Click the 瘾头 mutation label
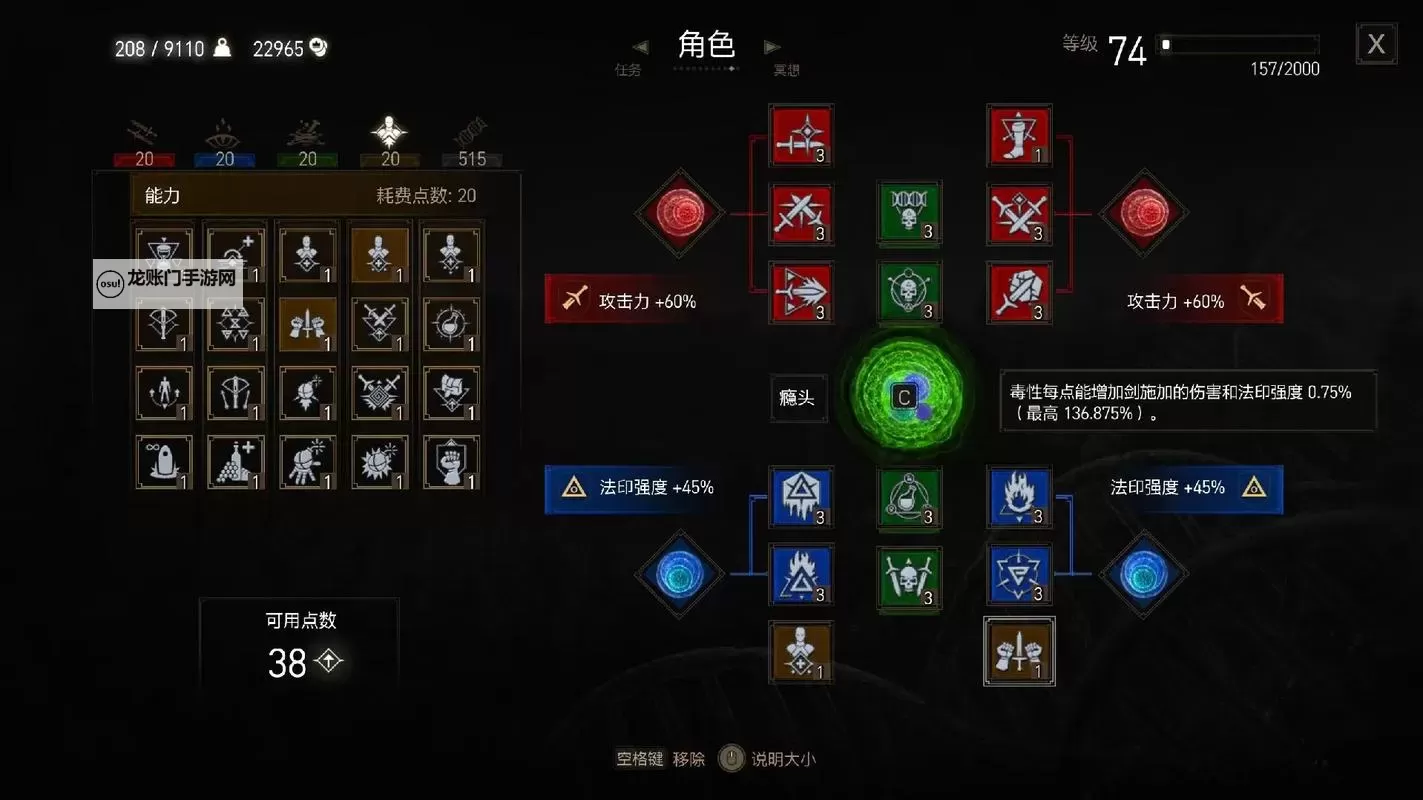Screen dimensions: 1423x800 (x=798, y=398)
